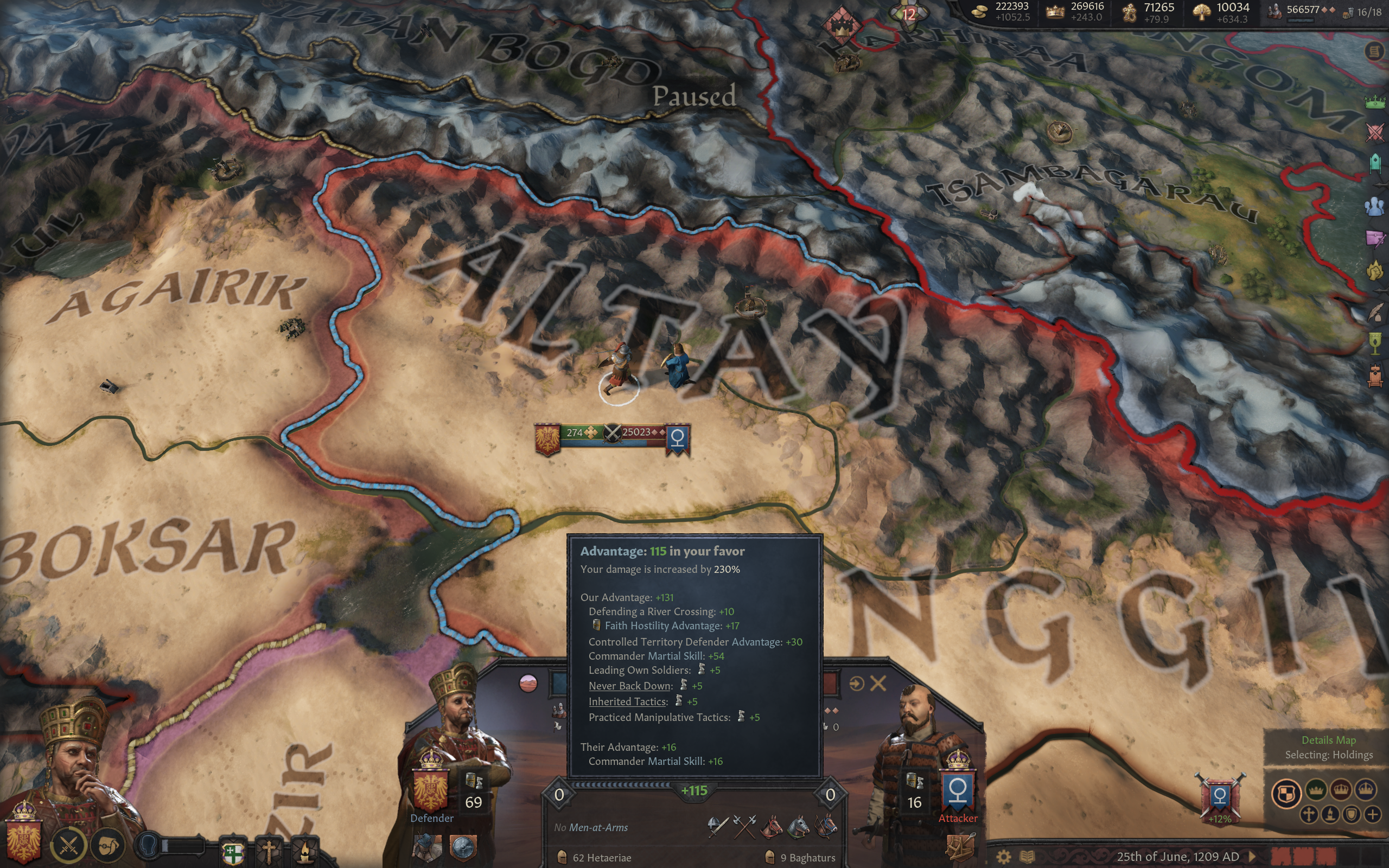The width and height of the screenshot is (1389, 868).
Task: Open the war banner showing +12%
Action: pos(1219,798)
